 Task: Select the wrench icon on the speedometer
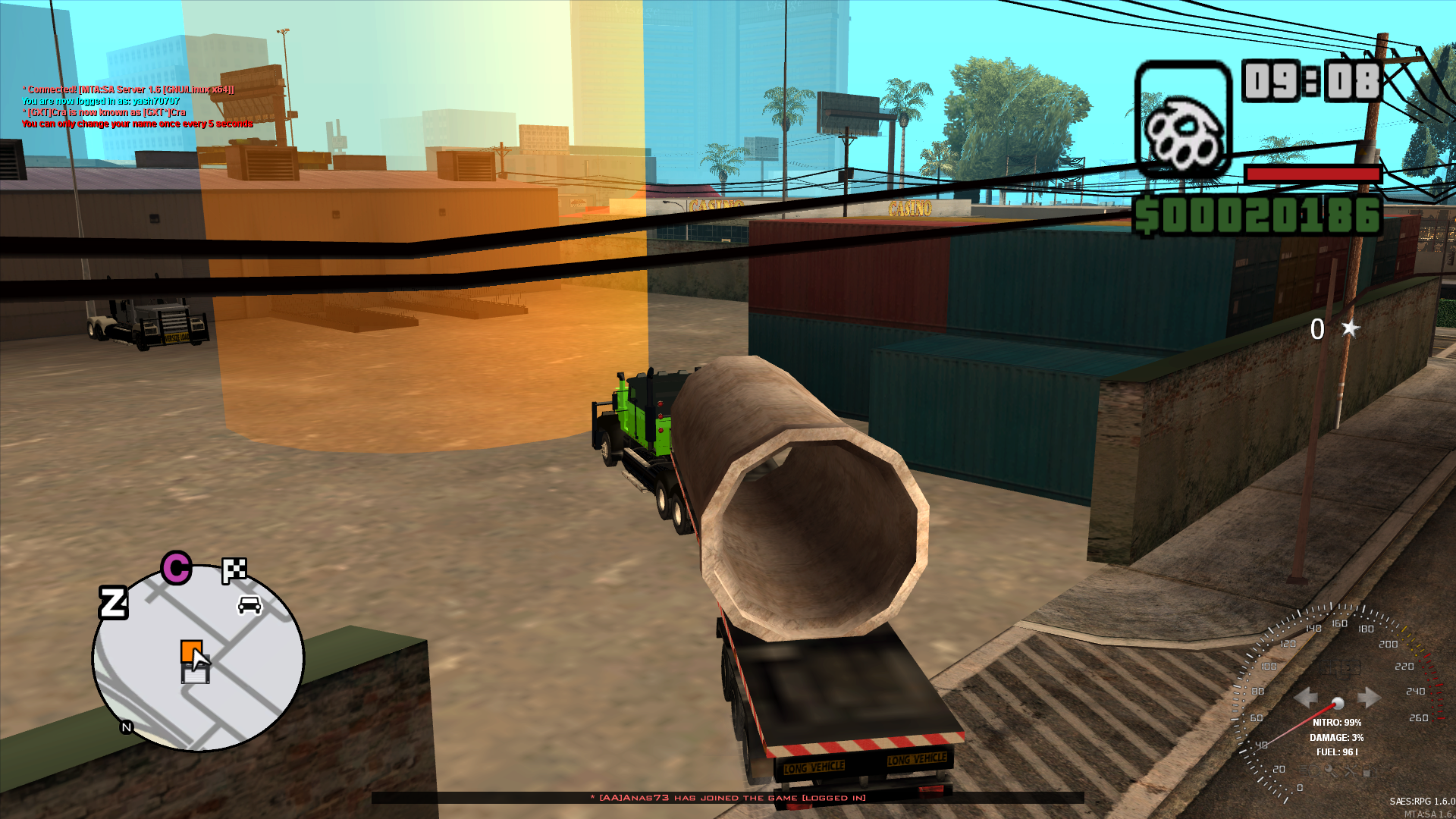(1350, 772)
